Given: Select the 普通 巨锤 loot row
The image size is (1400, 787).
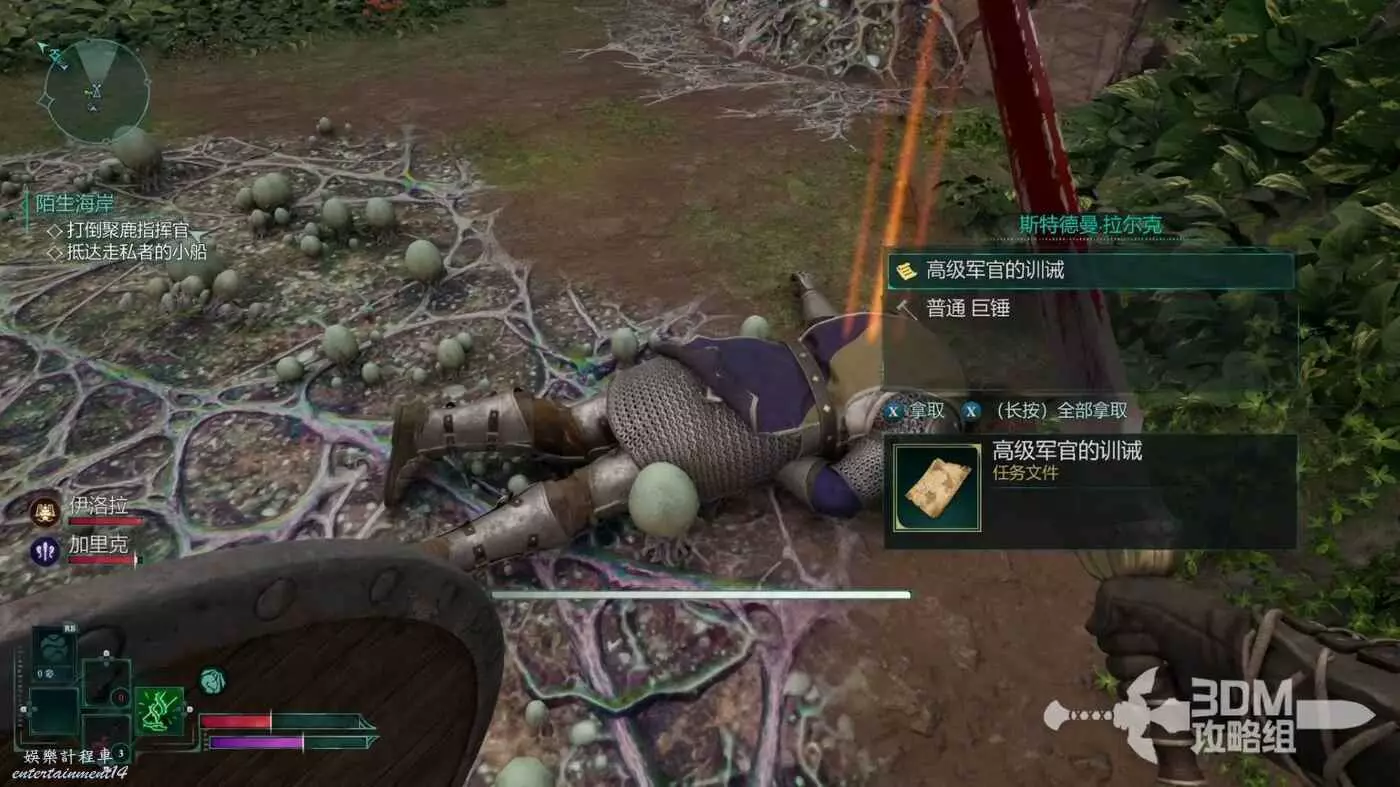Looking at the screenshot, I should (x=1090, y=309).
